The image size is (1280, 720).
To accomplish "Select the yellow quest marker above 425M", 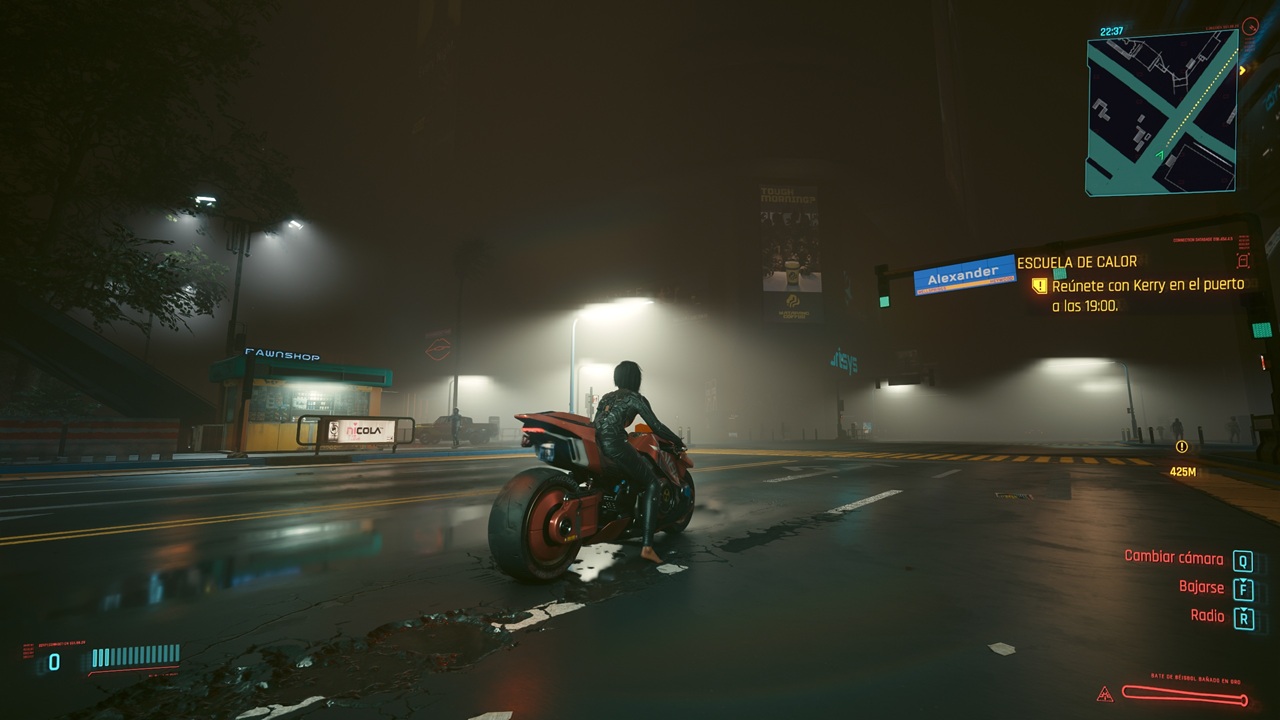I will (x=1182, y=447).
